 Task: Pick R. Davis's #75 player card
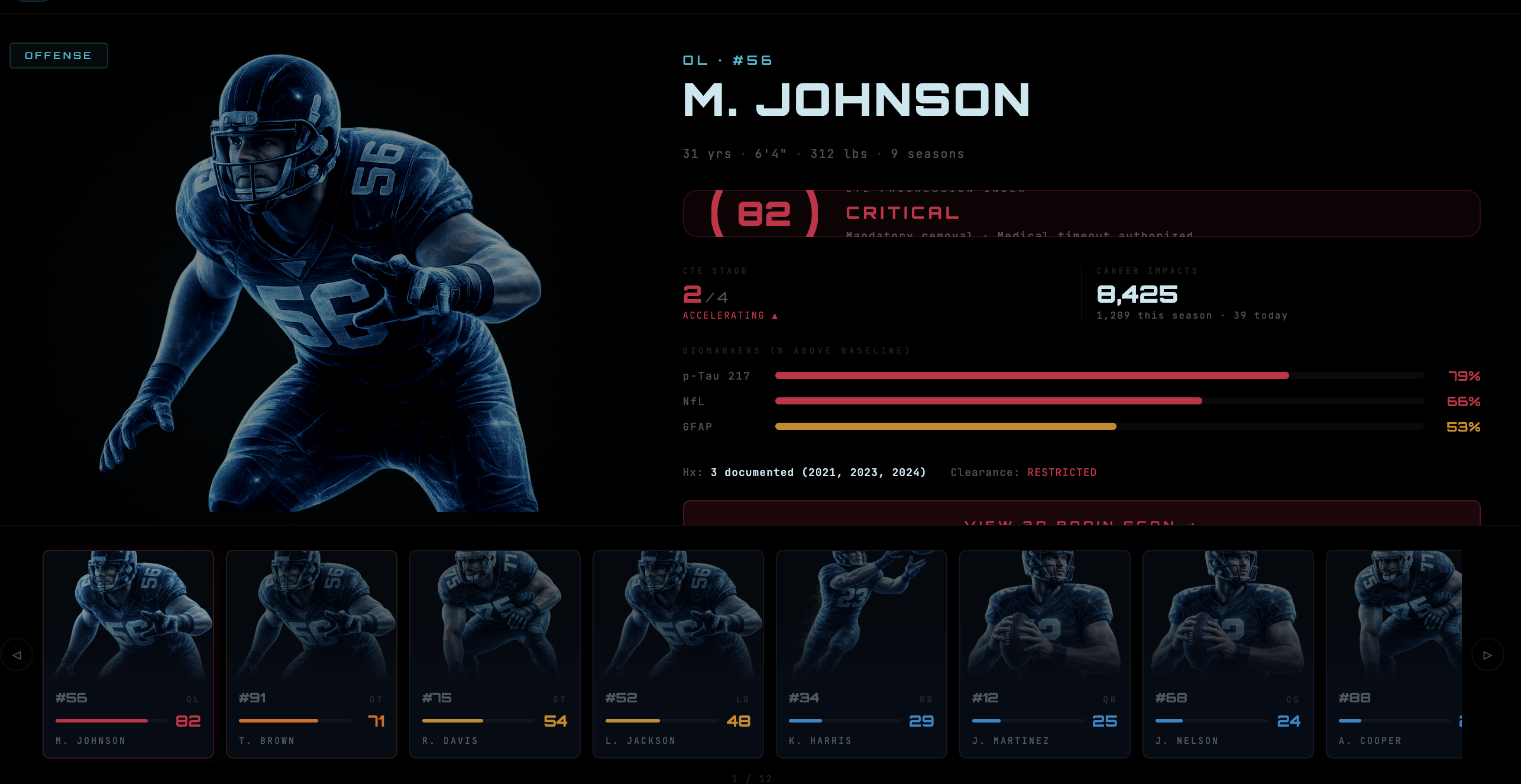pos(495,654)
